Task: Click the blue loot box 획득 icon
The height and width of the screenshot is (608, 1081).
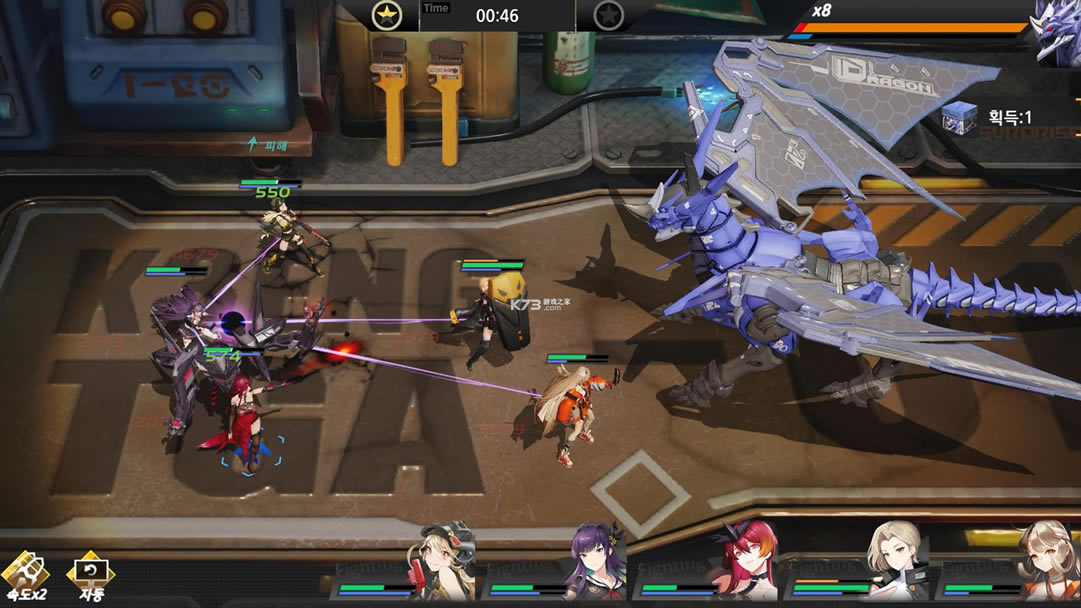Action: pos(961,117)
